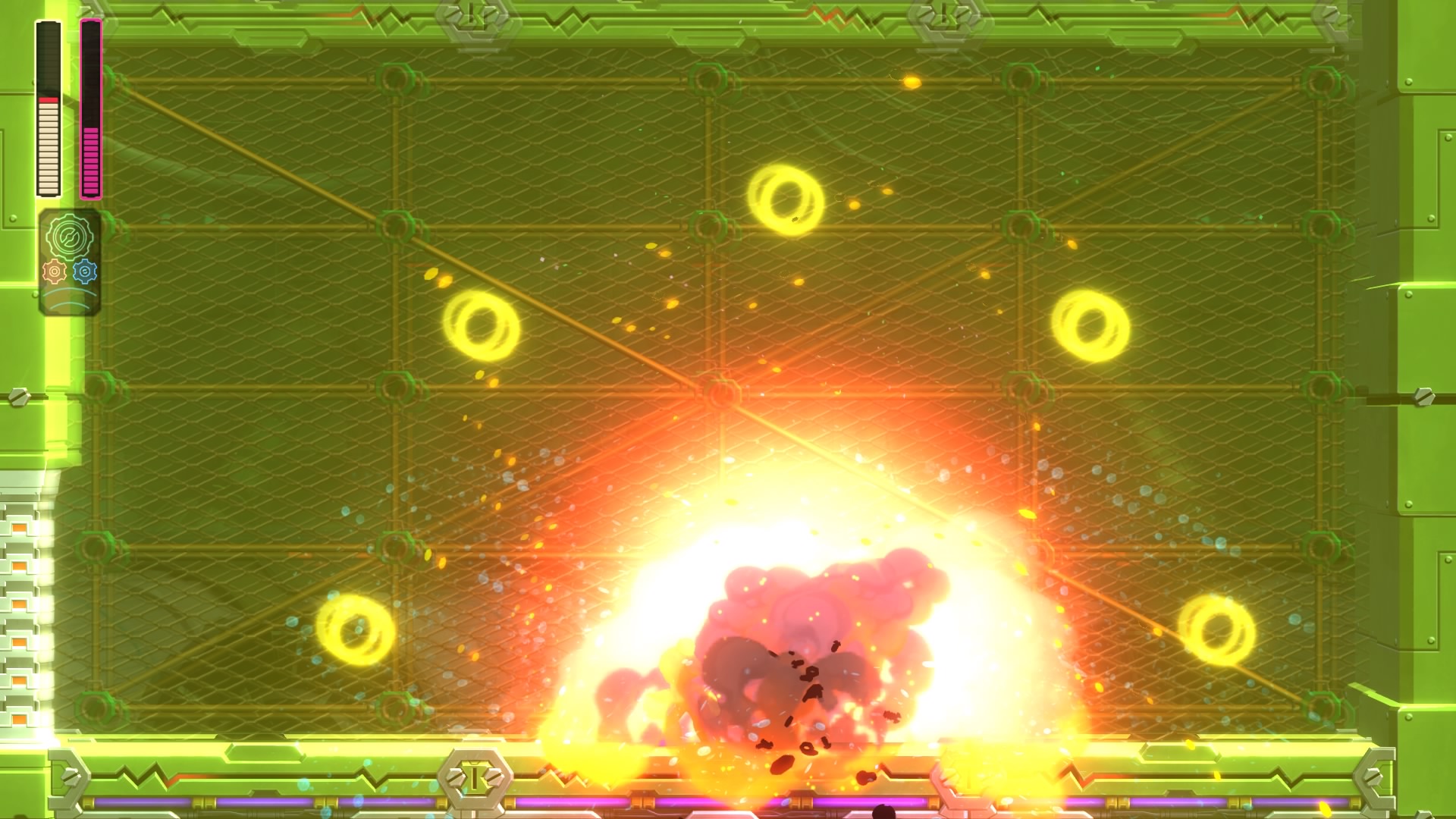This screenshot has height=819, width=1456.
Task: Activate the orange Power Gear icon
Action: (x=55, y=271)
